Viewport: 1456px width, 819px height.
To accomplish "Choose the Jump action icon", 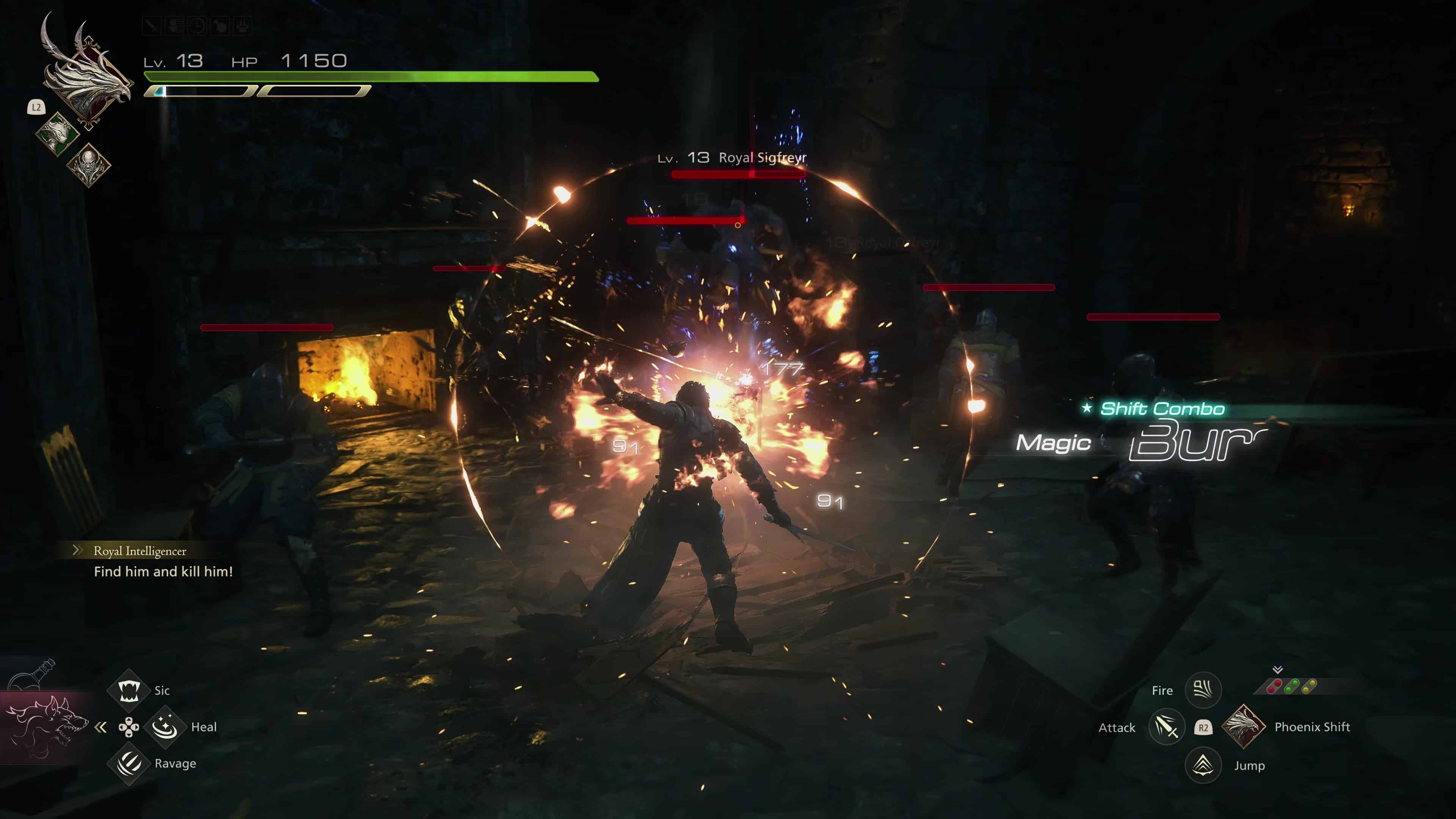I will [x=1203, y=765].
